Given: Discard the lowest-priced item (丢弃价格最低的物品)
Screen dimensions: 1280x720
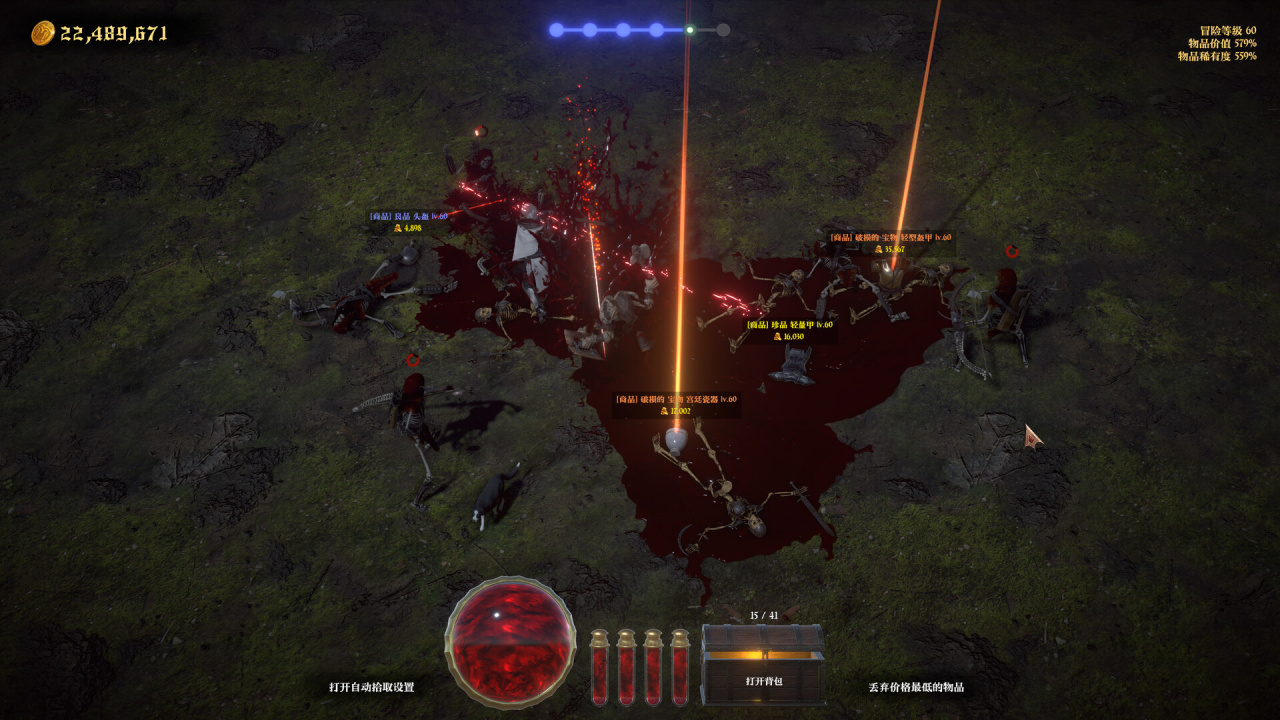Looking at the screenshot, I should pyautogui.click(x=916, y=687).
